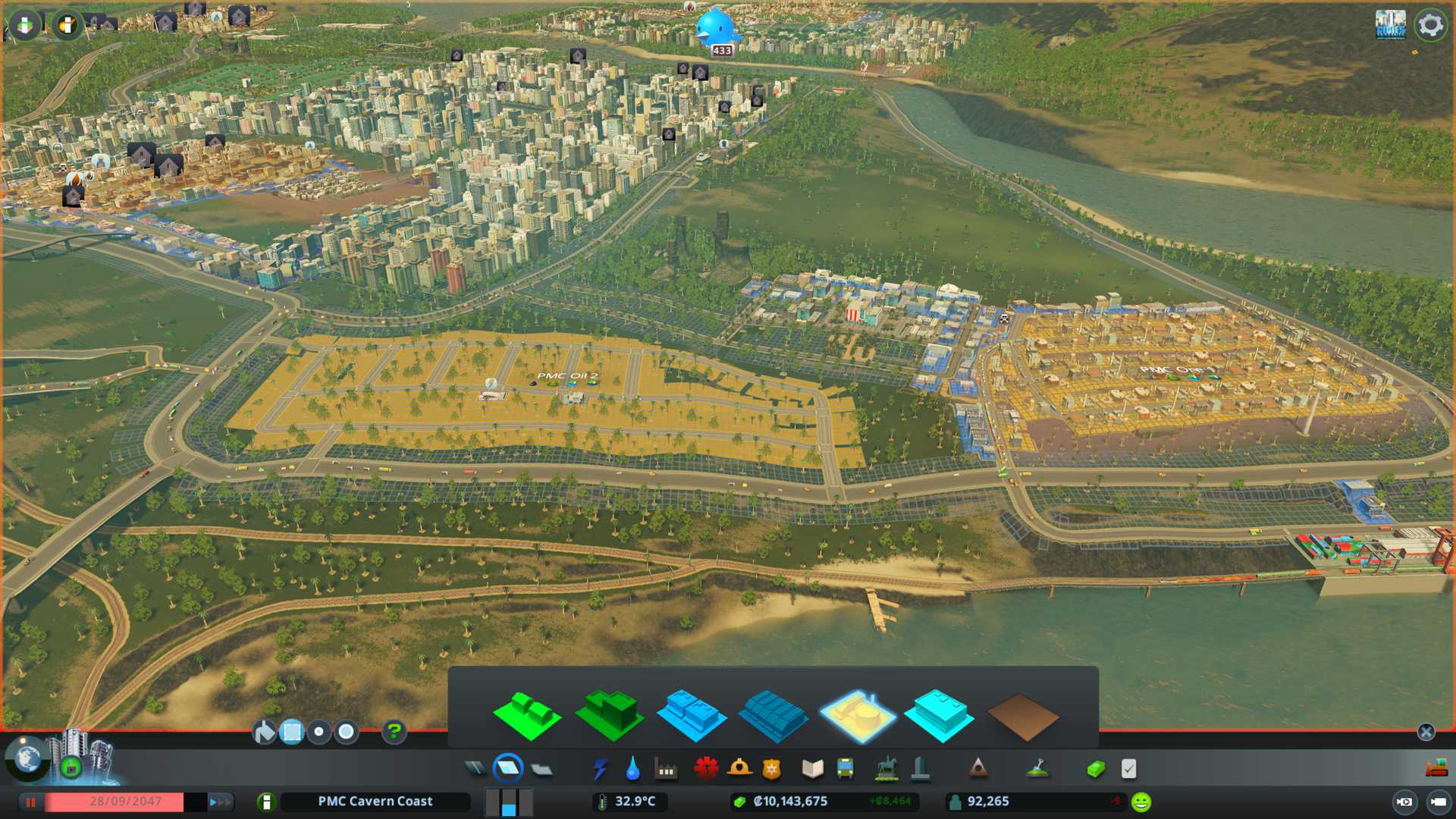Screen dimensions: 1456x819
Task: Close the zoning panel
Action: pyautogui.click(x=1426, y=732)
